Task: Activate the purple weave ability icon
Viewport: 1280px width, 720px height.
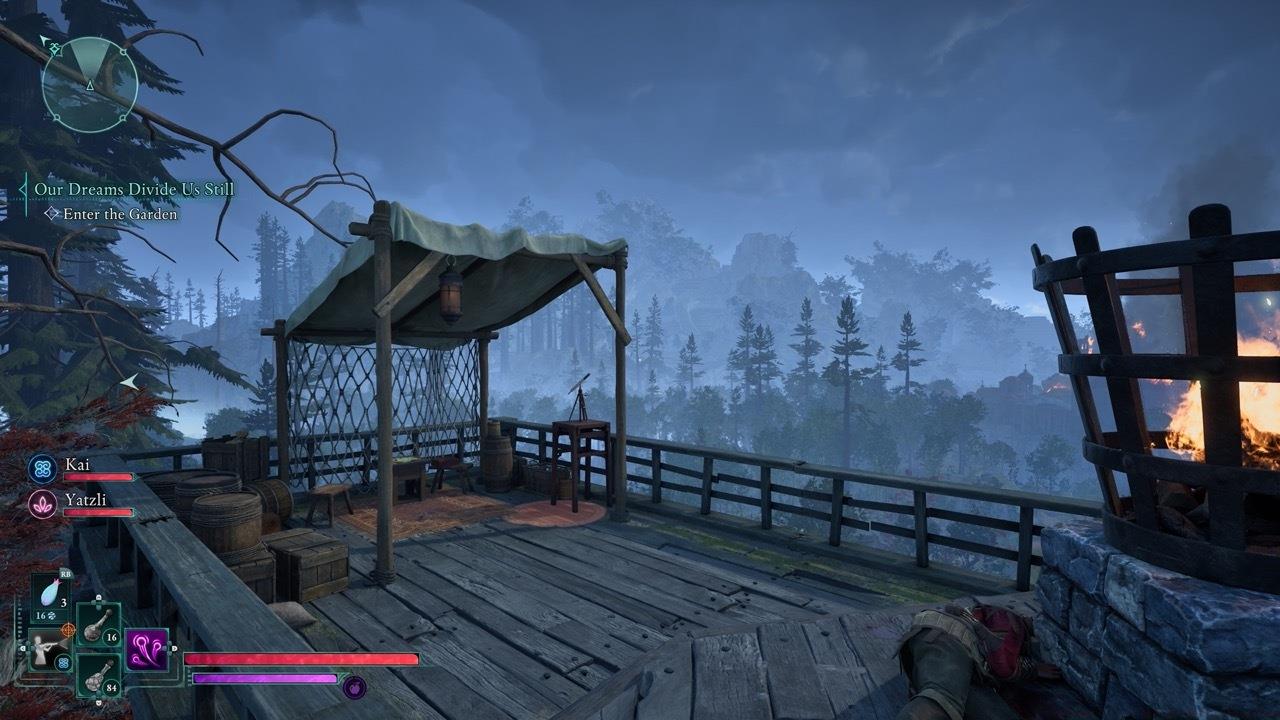Action: tap(146, 649)
